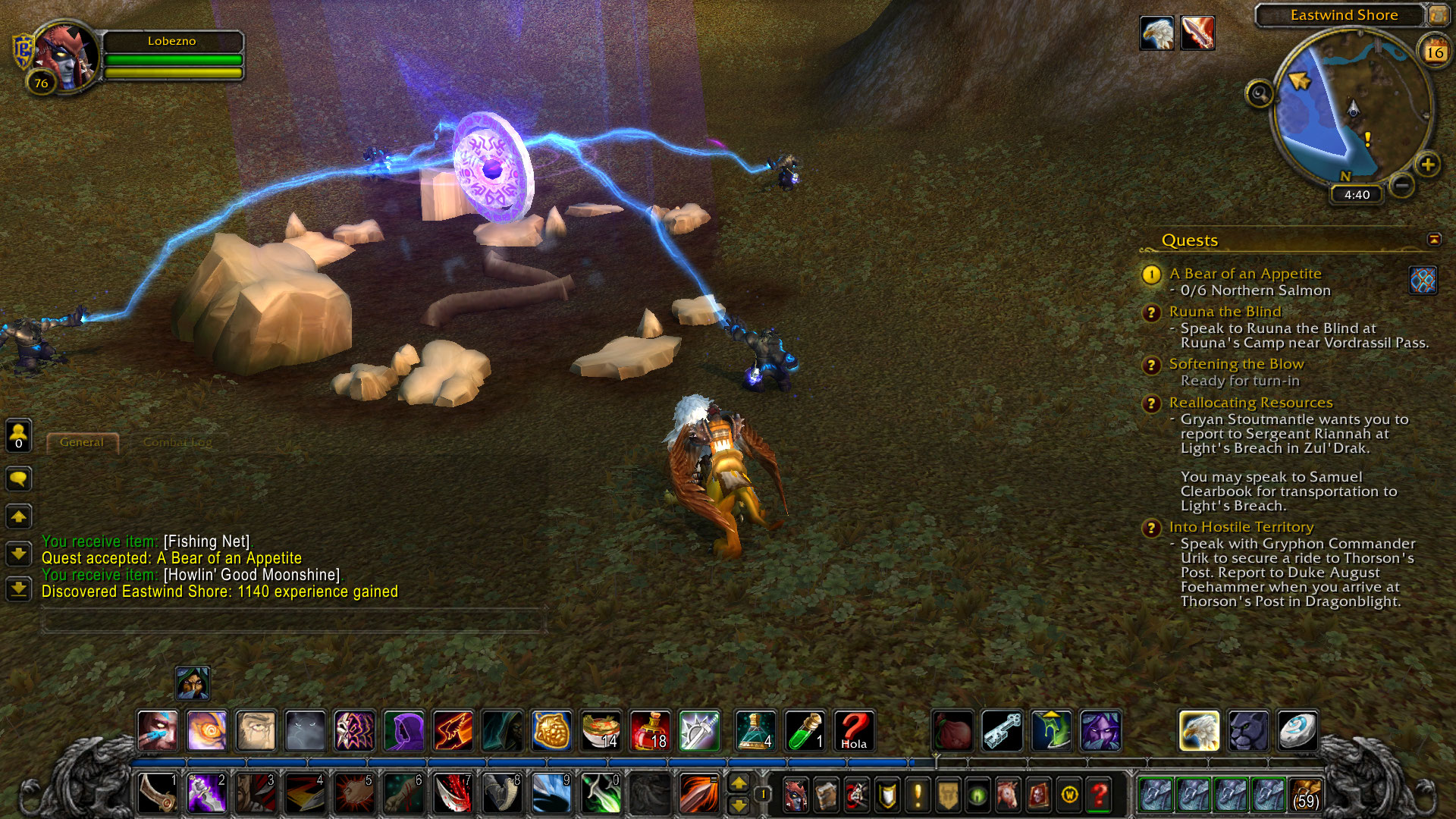Open the minimap tracking magnifier button

click(1260, 94)
